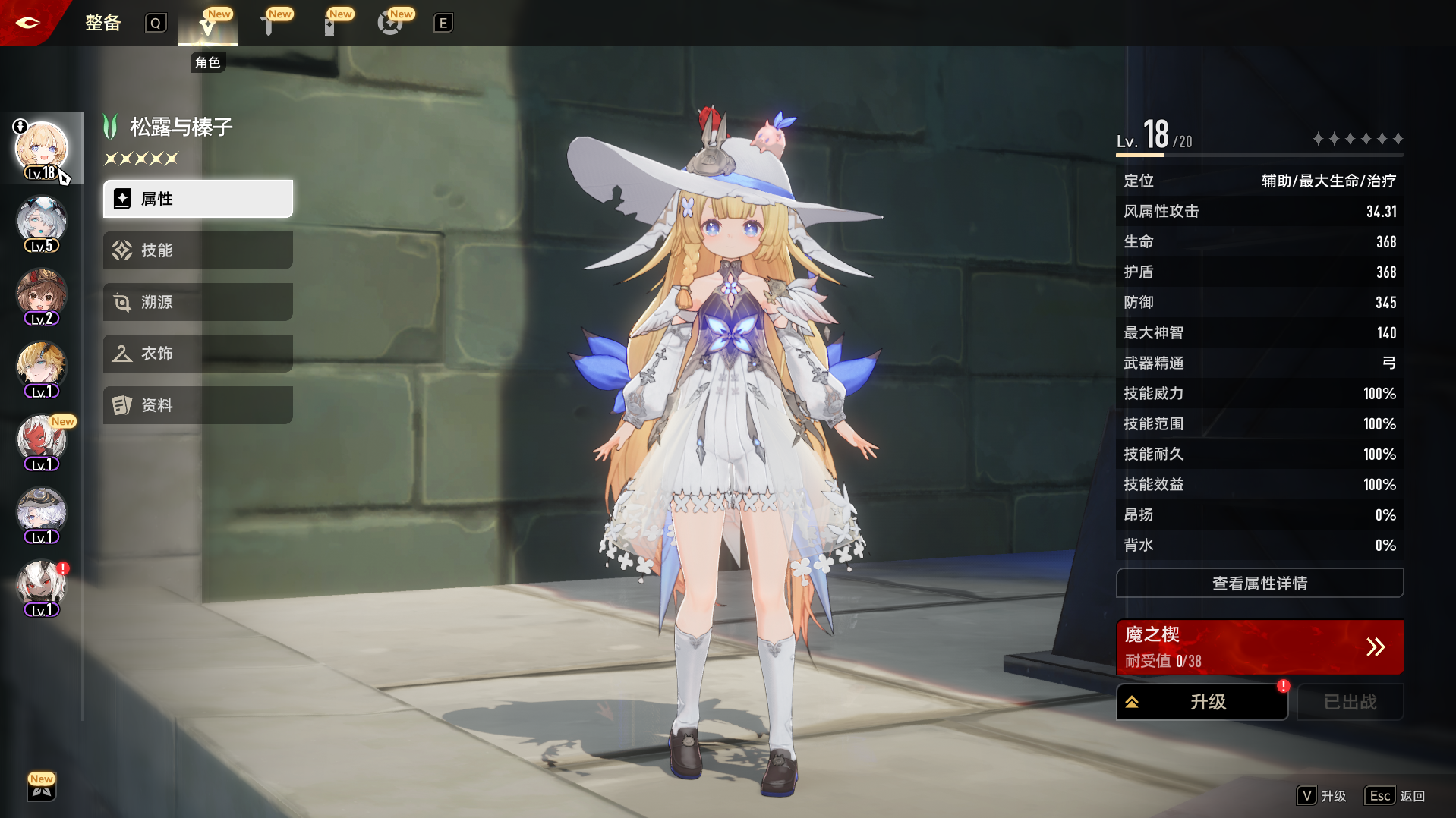
Task: Open the weapon tab in top bar
Action: click(x=268, y=25)
